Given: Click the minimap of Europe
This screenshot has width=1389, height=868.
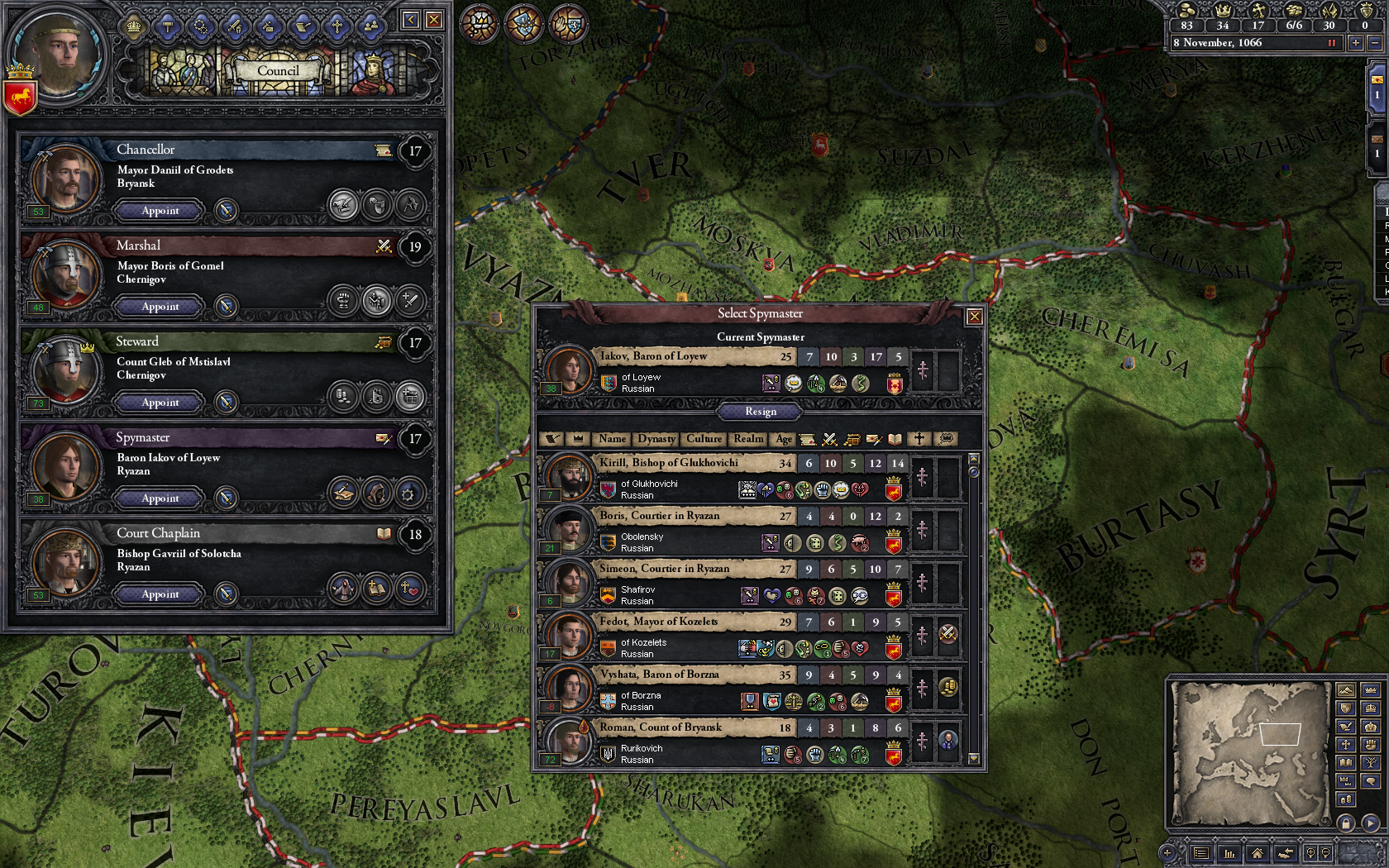Looking at the screenshot, I should coord(1248,752).
